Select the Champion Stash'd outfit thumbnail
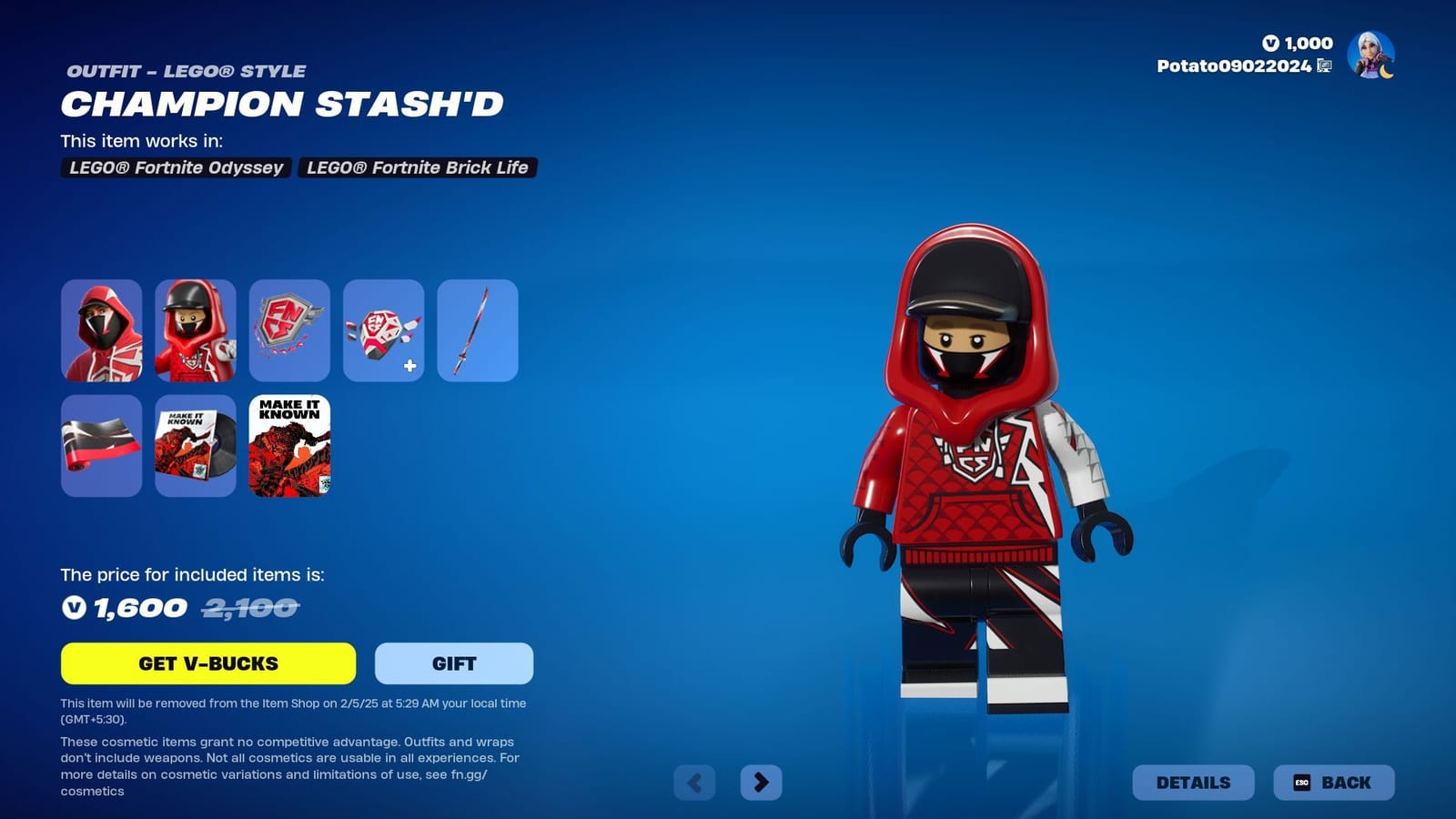 point(102,330)
